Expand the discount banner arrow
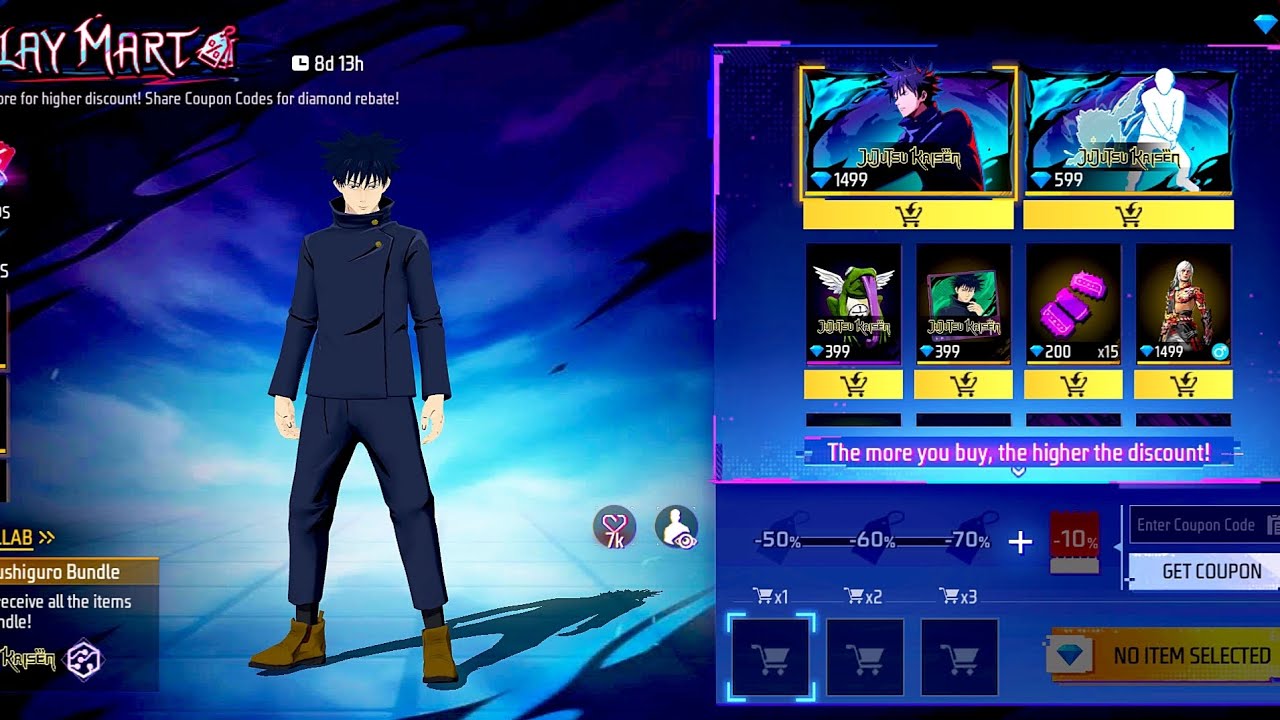The image size is (1280, 720). 1018,471
